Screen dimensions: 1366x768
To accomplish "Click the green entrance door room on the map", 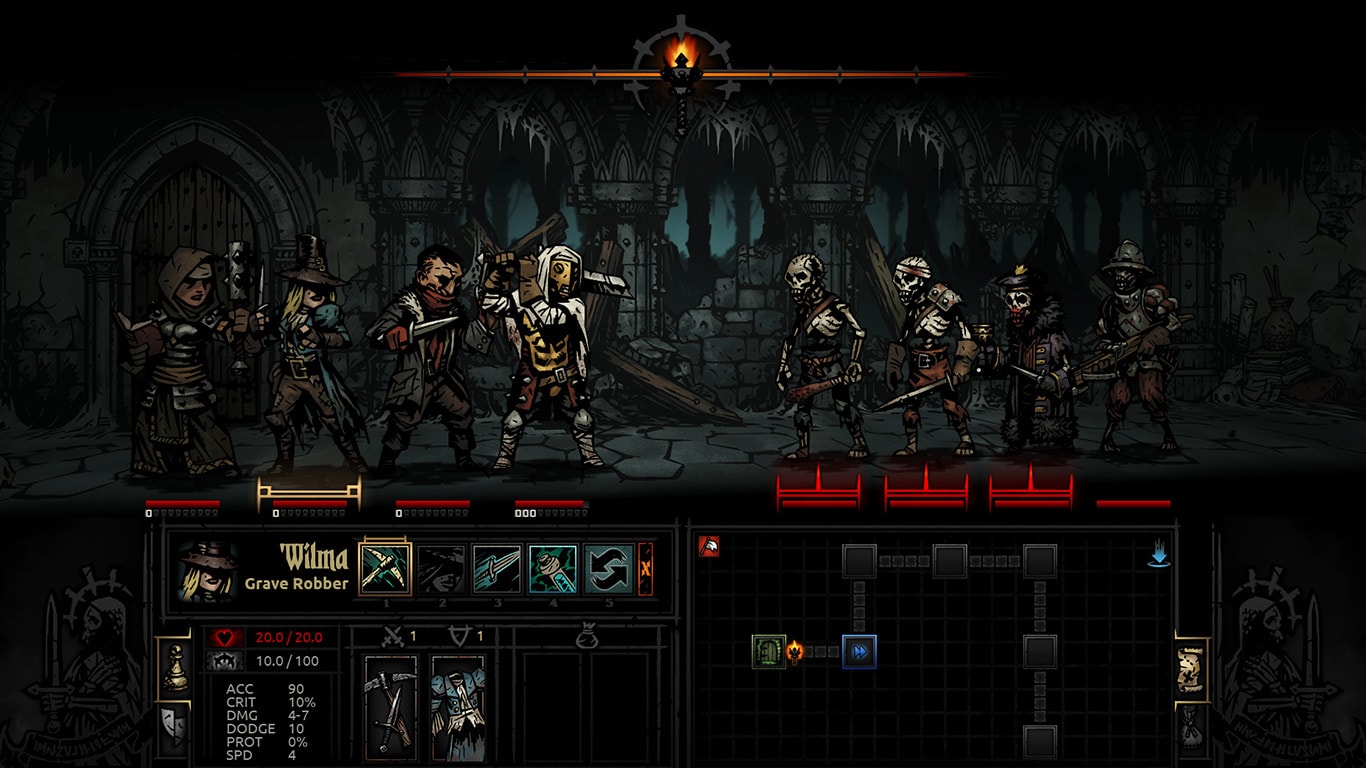I will [767, 651].
